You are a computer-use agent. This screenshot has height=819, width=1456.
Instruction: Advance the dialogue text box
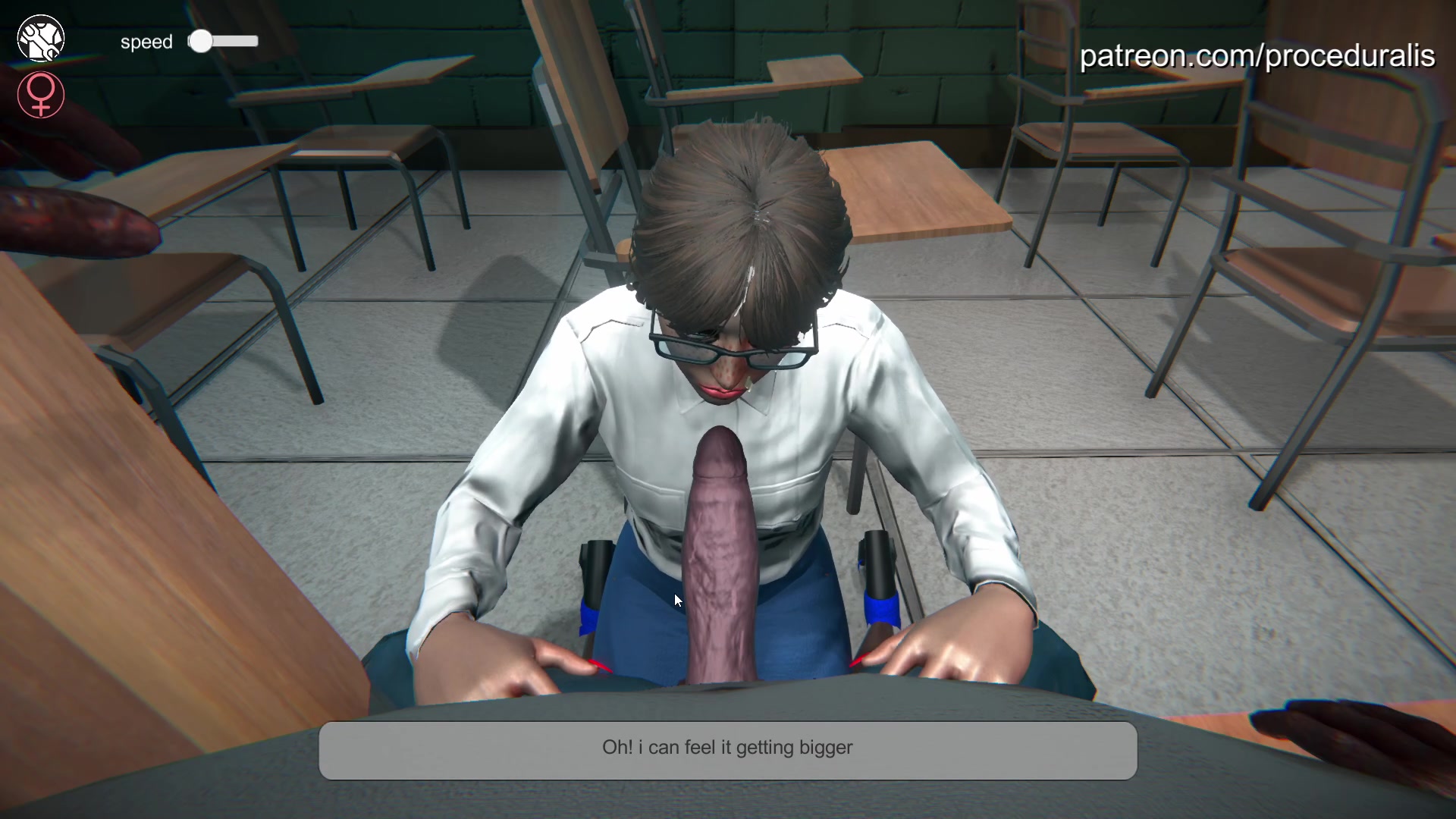pos(727,749)
